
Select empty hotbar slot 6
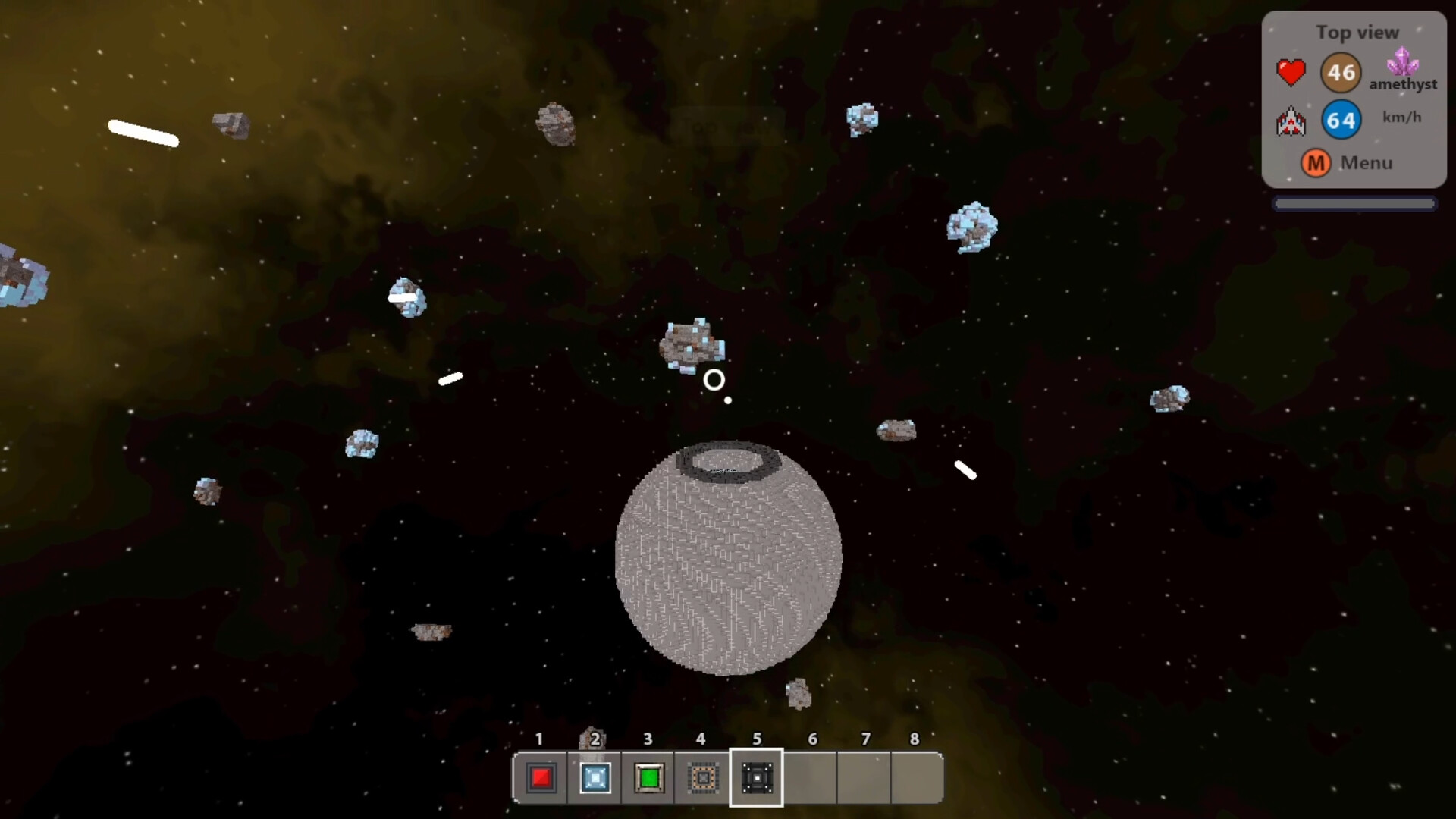[809, 778]
